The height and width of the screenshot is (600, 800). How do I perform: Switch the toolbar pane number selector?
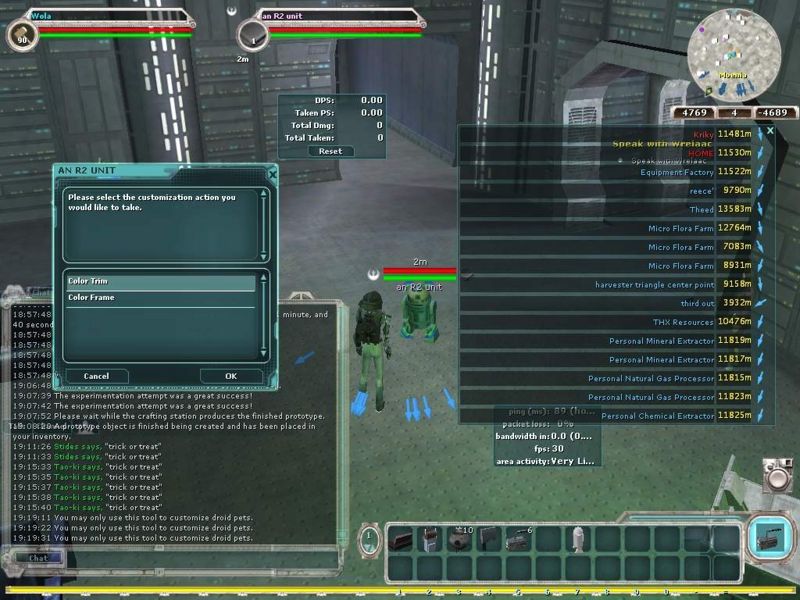[x=369, y=540]
